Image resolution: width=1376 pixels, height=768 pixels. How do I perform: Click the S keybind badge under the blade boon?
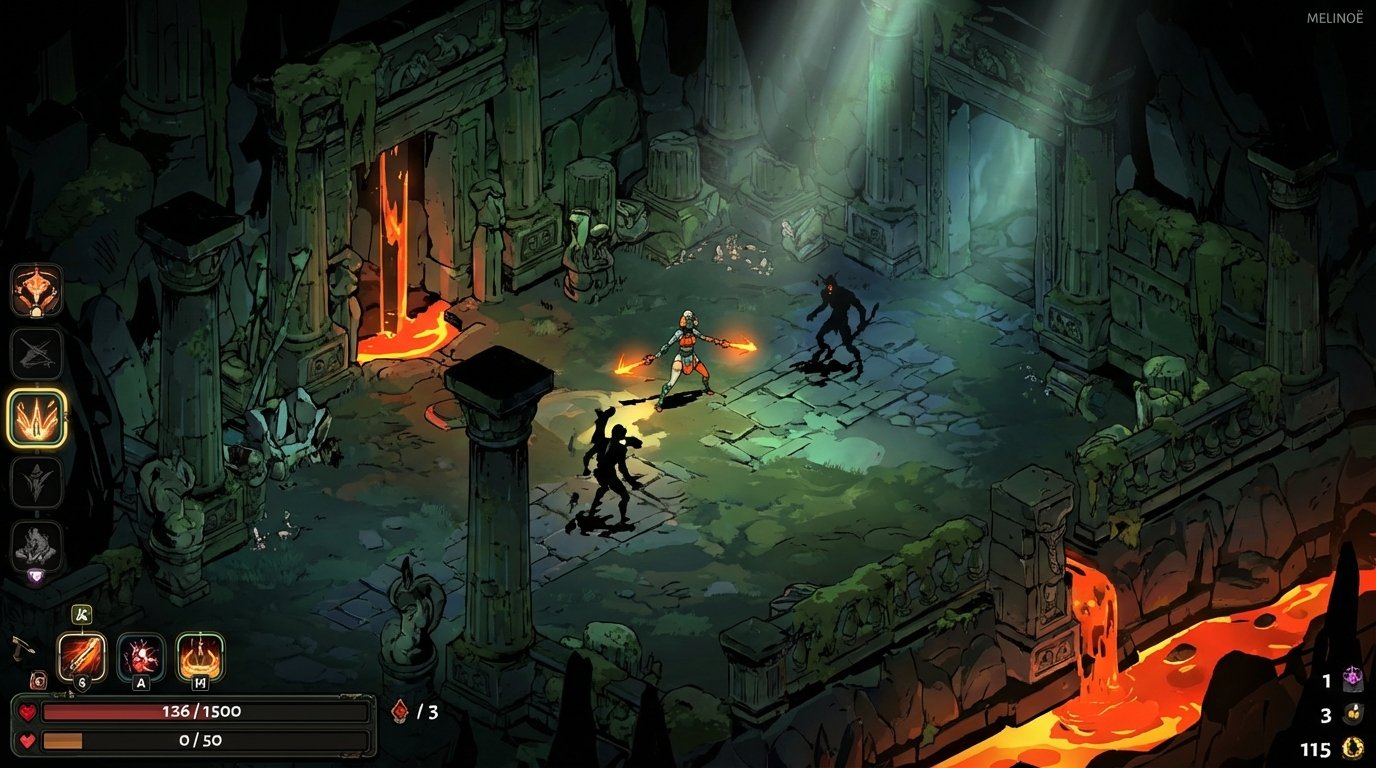point(83,683)
